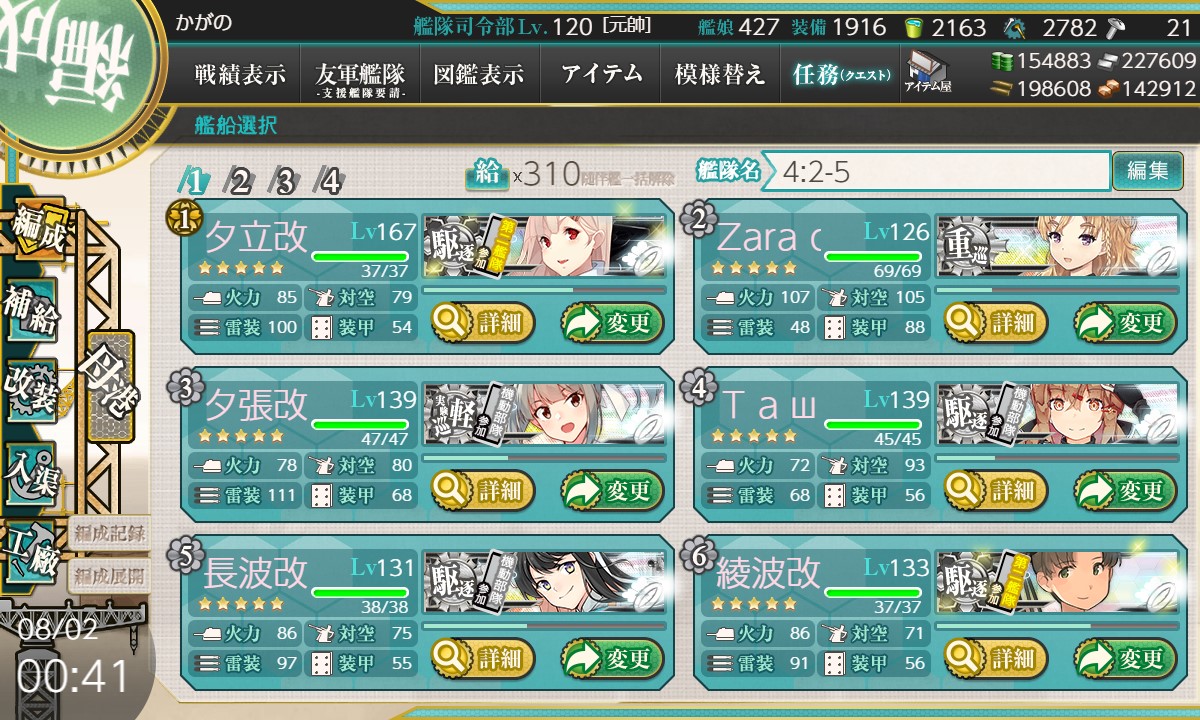1200x720 pixels.
Task: Open 編成記録 formation records
Action: click(x=108, y=532)
